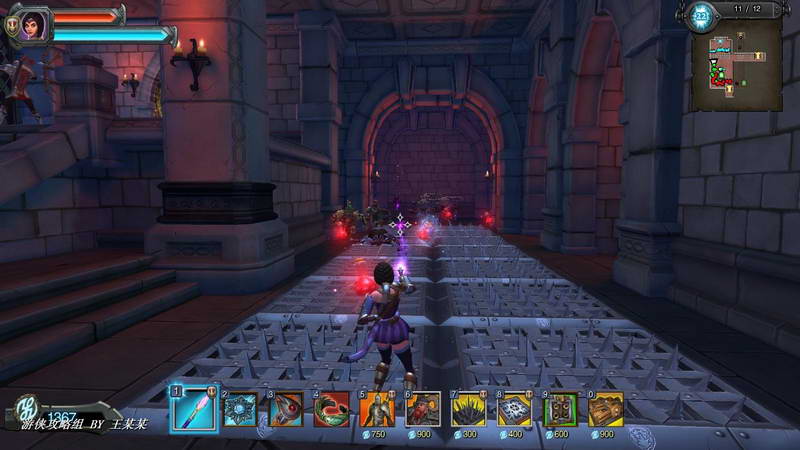Click the sorceress character portrait

[31, 23]
